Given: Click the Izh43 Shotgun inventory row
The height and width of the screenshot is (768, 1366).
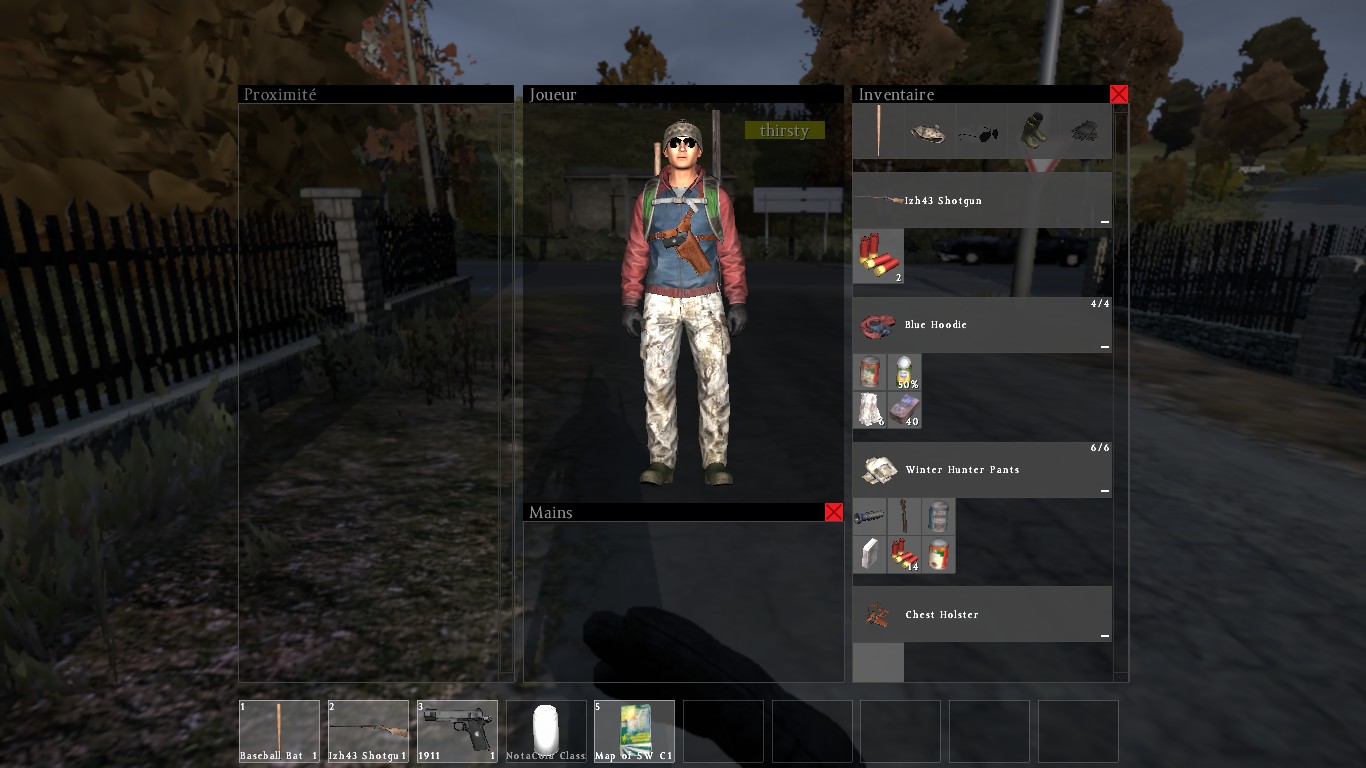Looking at the screenshot, I should pyautogui.click(x=982, y=200).
